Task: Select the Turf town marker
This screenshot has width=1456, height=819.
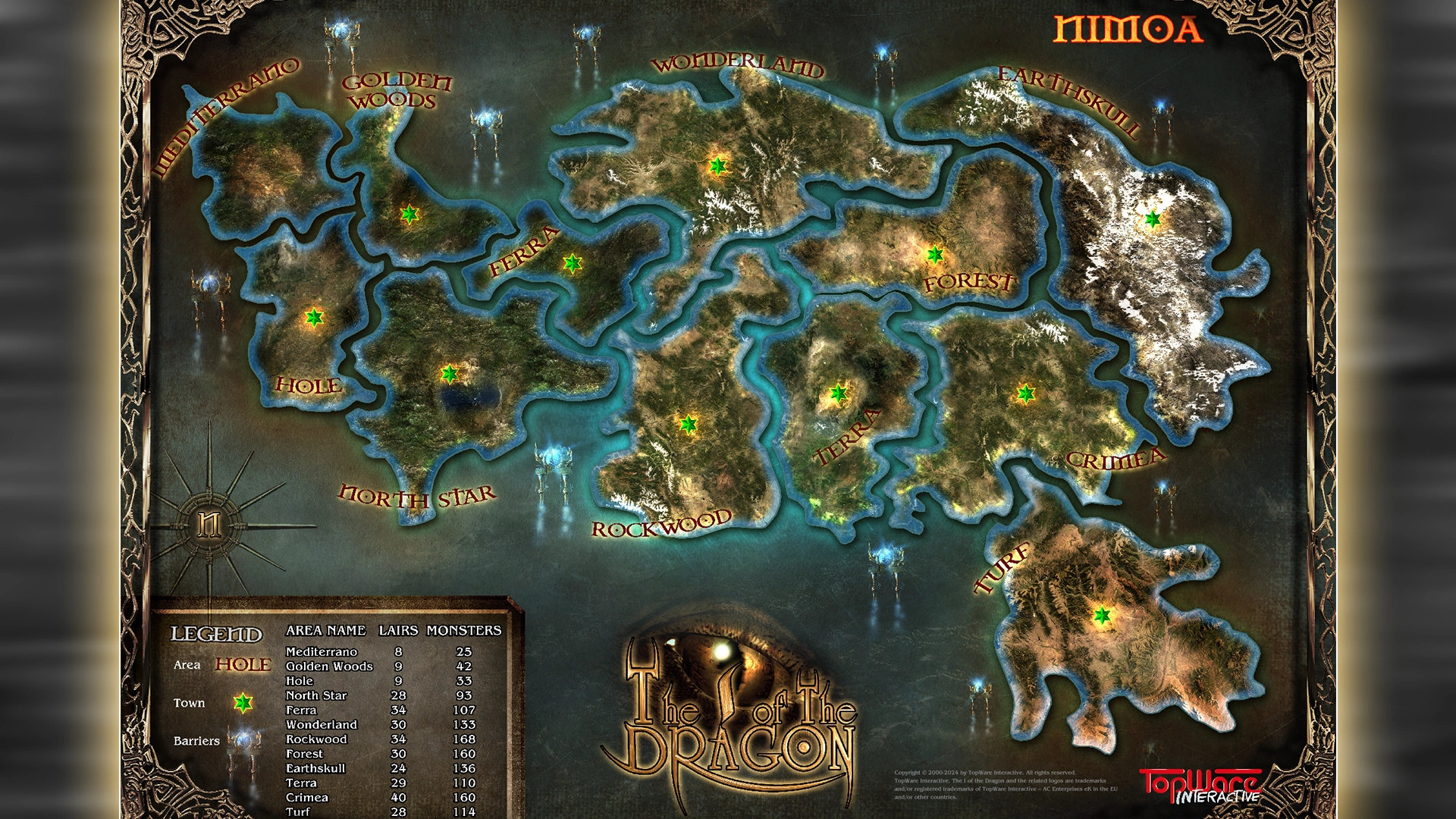Action: [1102, 616]
